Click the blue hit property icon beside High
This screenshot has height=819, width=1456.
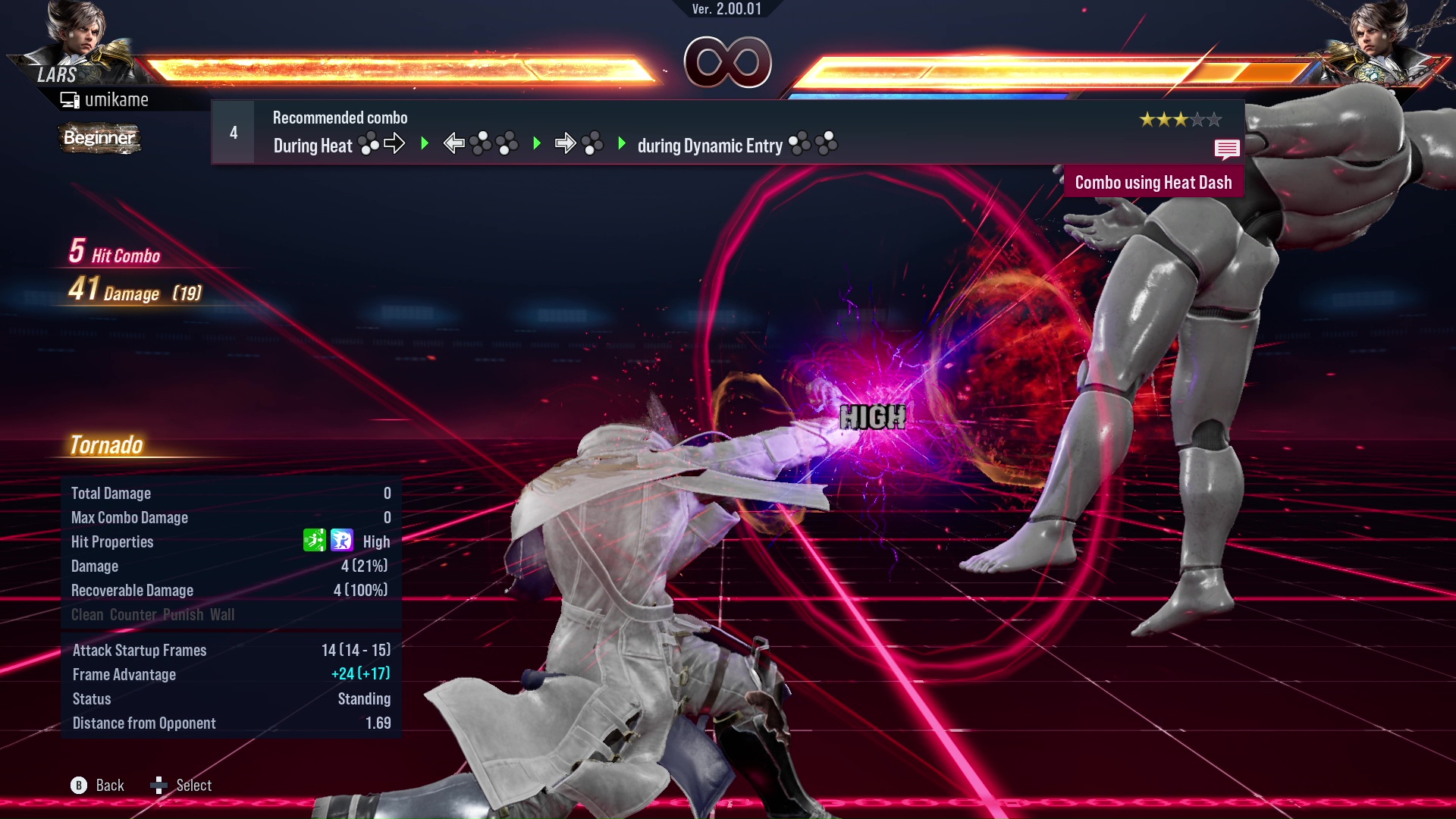(x=342, y=541)
